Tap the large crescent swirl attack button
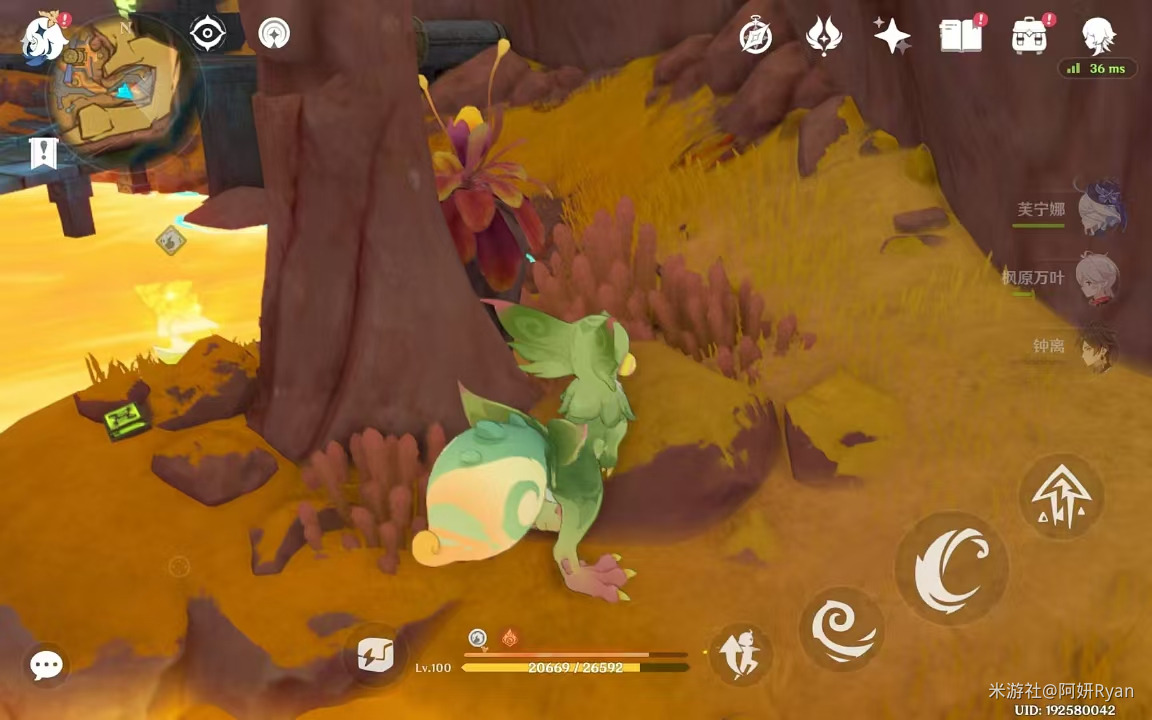 point(951,569)
